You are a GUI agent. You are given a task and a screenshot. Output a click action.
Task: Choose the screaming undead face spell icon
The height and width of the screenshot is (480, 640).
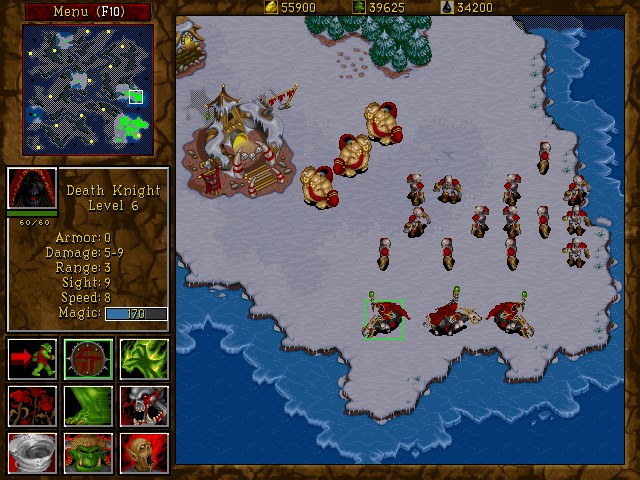(x=144, y=453)
